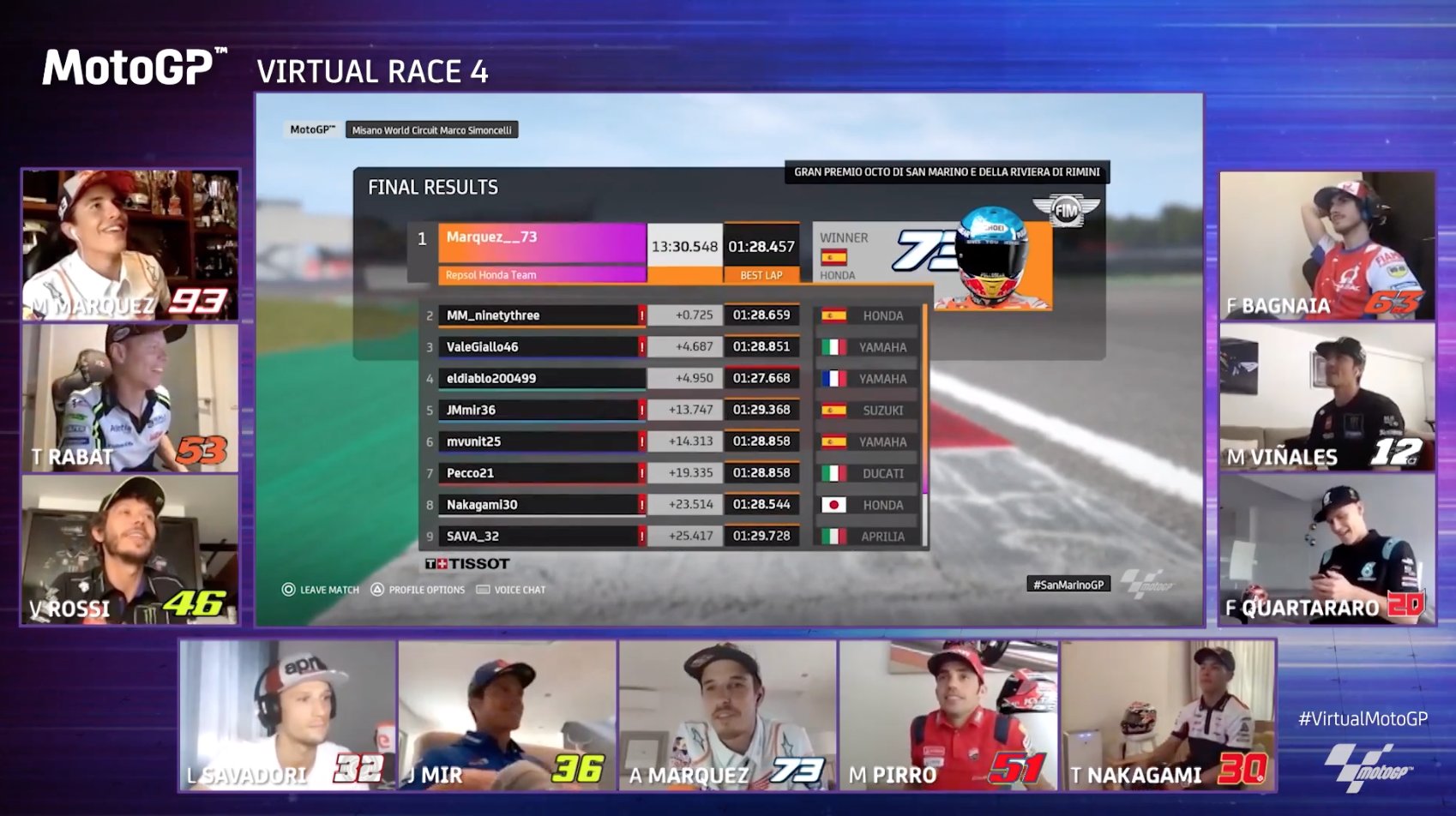The image size is (1456, 816).
Task: Select the winner row Marquez__73
Action: (x=542, y=244)
